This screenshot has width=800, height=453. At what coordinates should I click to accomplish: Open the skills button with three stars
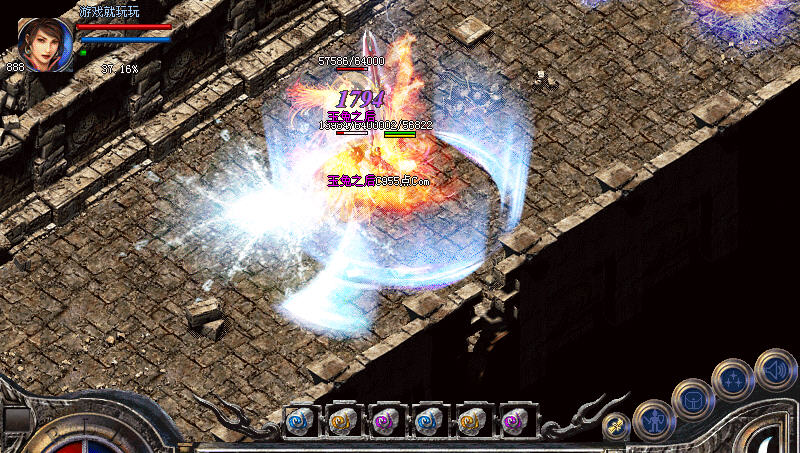click(733, 379)
